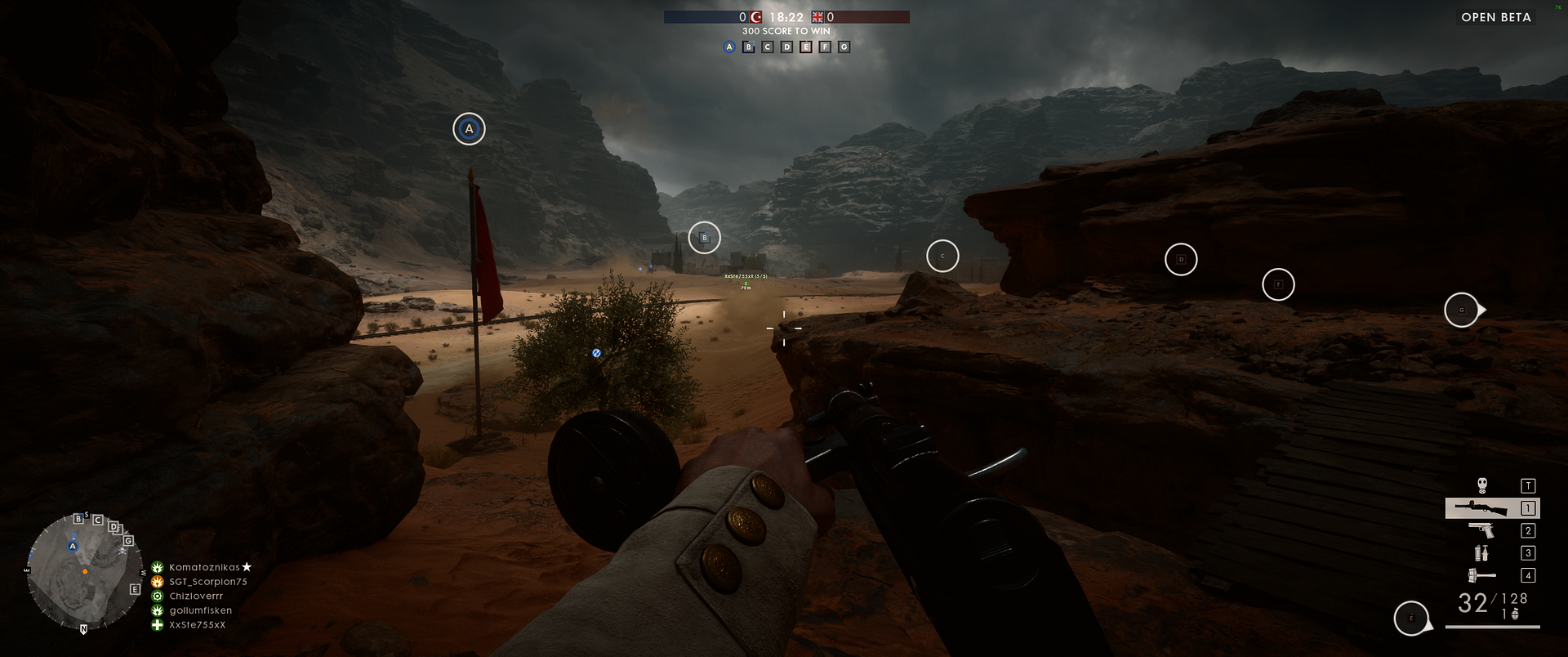Screen dimensions: 1568x657
Task: Click the large circled A objective marker
Action: pyautogui.click(x=469, y=129)
